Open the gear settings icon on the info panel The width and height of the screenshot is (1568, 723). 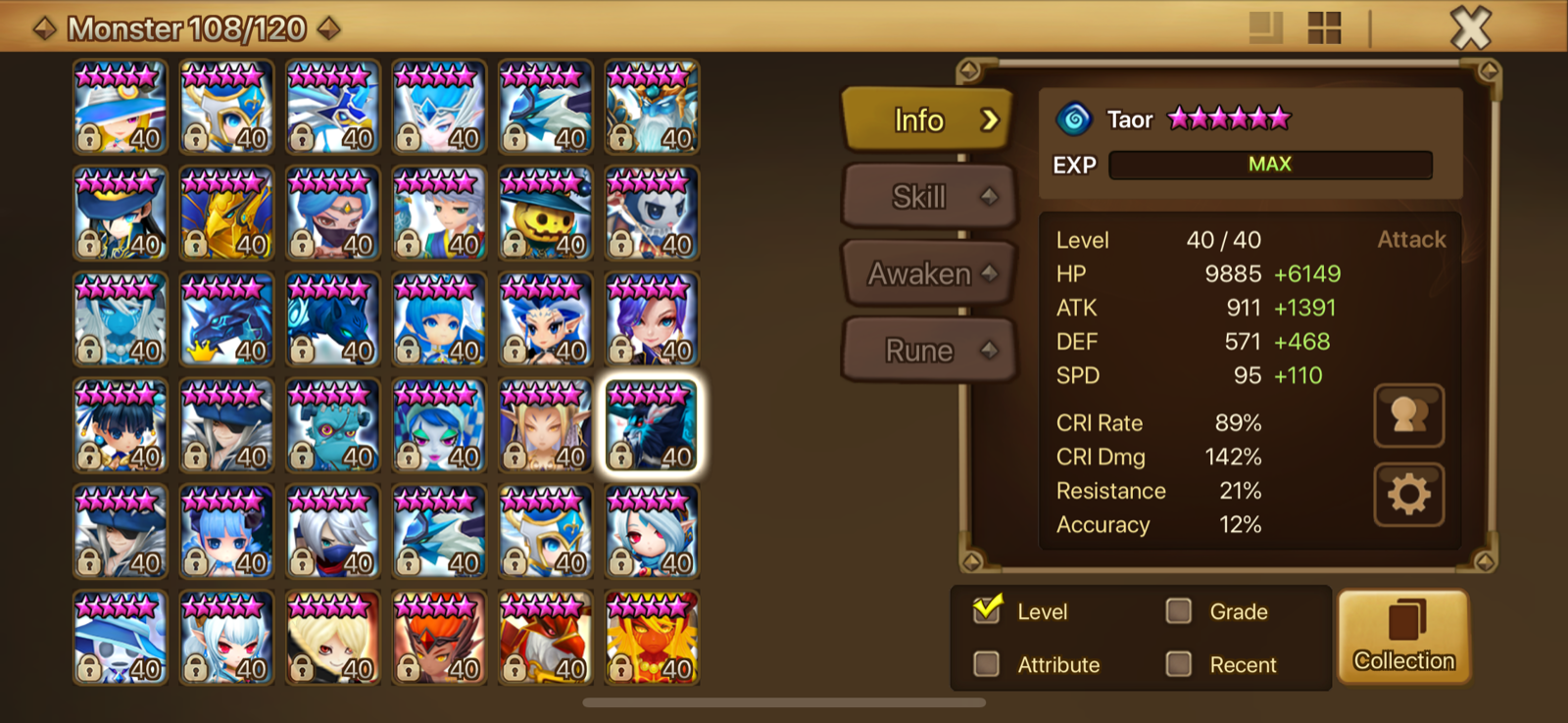[x=1408, y=495]
